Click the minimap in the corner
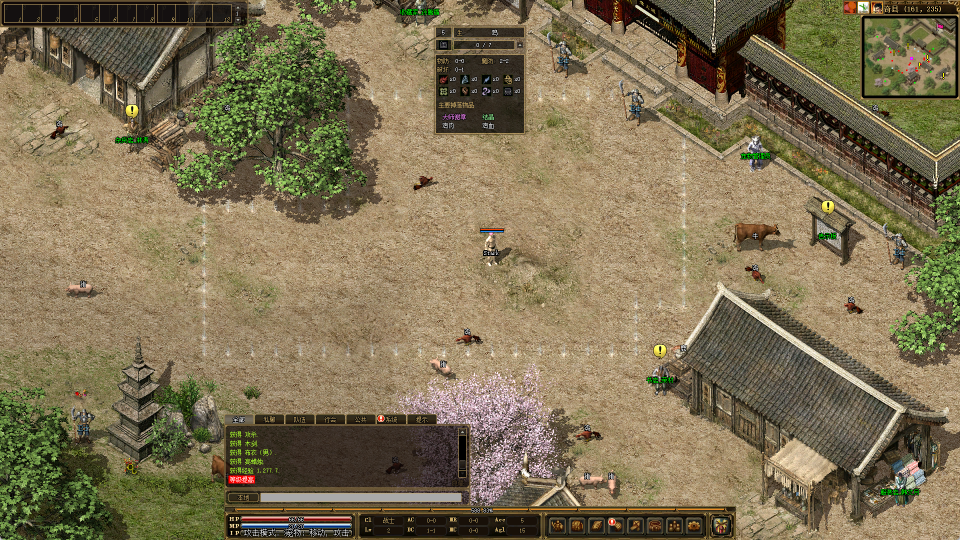This screenshot has width=960, height=540. [x=908, y=56]
